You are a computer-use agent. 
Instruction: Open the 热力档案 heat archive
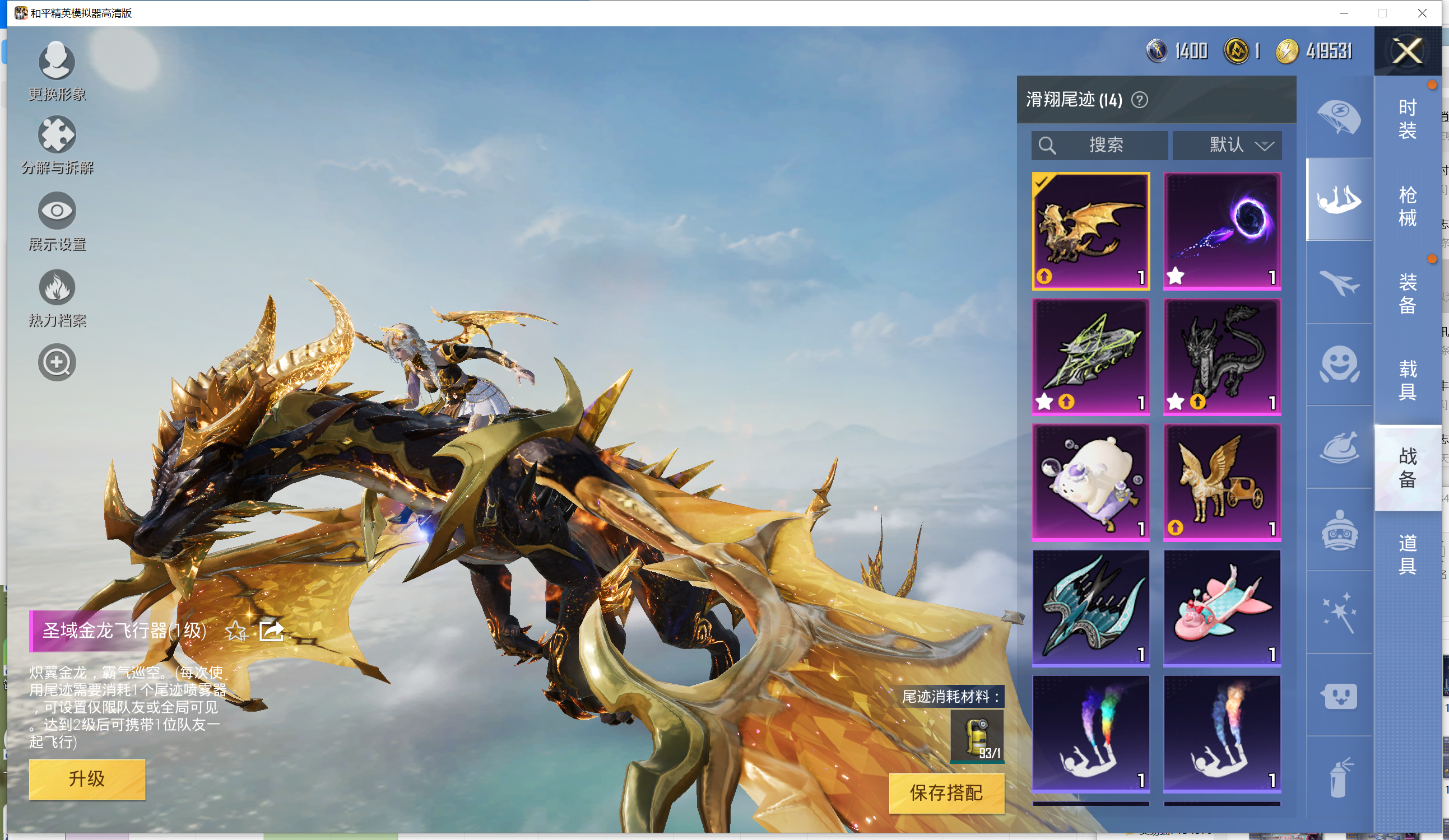pos(57,297)
